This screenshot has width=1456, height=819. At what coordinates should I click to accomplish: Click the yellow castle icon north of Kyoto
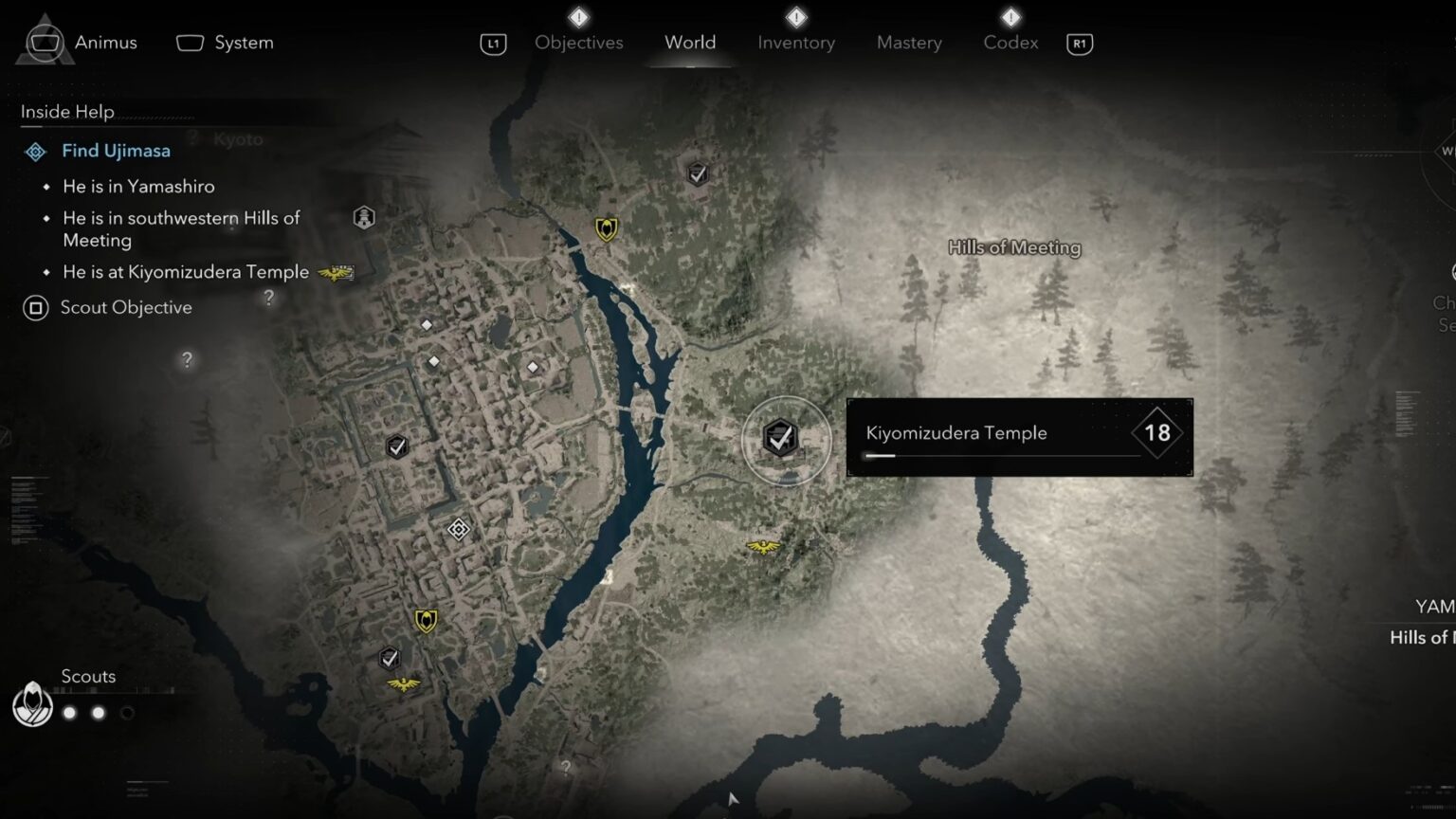tap(606, 227)
